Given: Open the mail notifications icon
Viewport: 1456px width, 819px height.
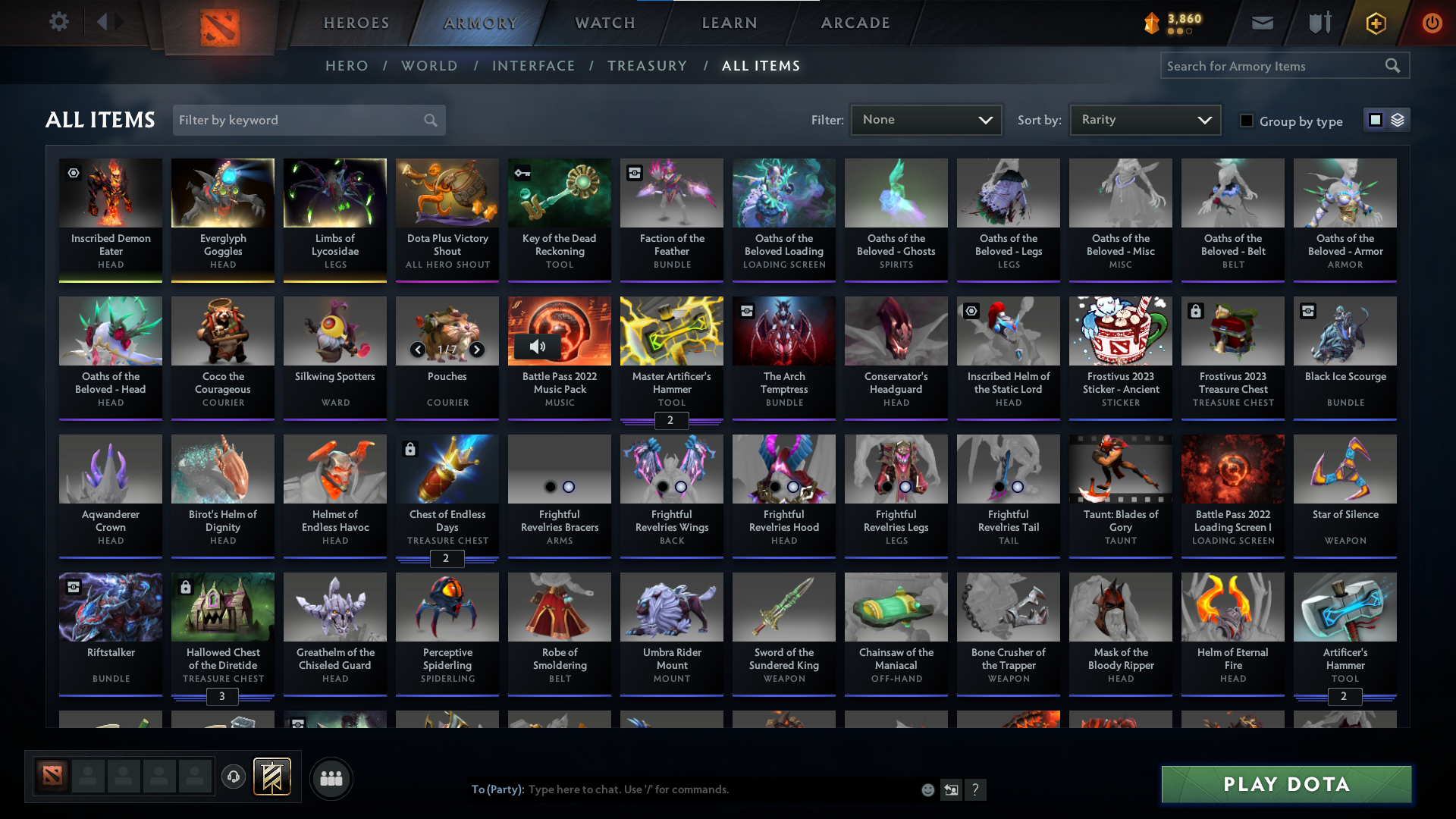Looking at the screenshot, I should tap(1262, 23).
